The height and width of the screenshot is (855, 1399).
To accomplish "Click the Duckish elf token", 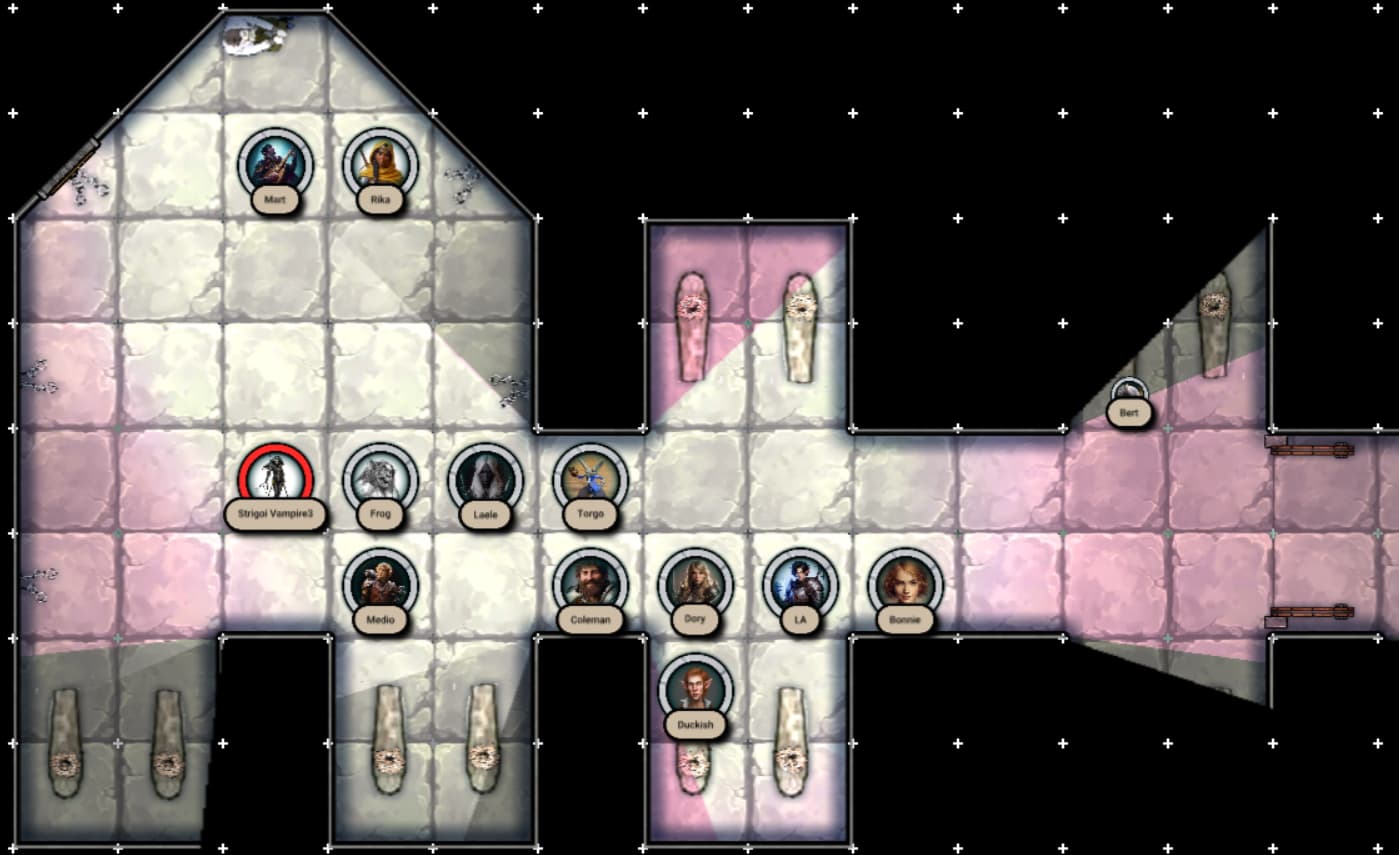I will (695, 689).
